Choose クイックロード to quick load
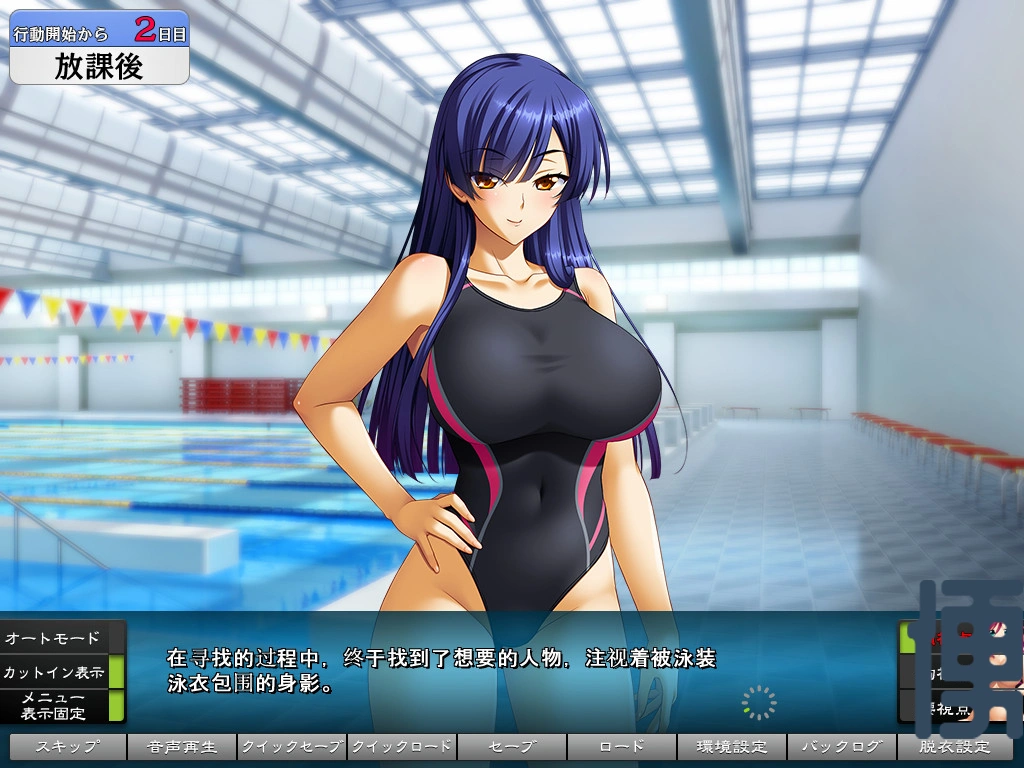The height and width of the screenshot is (768, 1024). click(x=401, y=747)
